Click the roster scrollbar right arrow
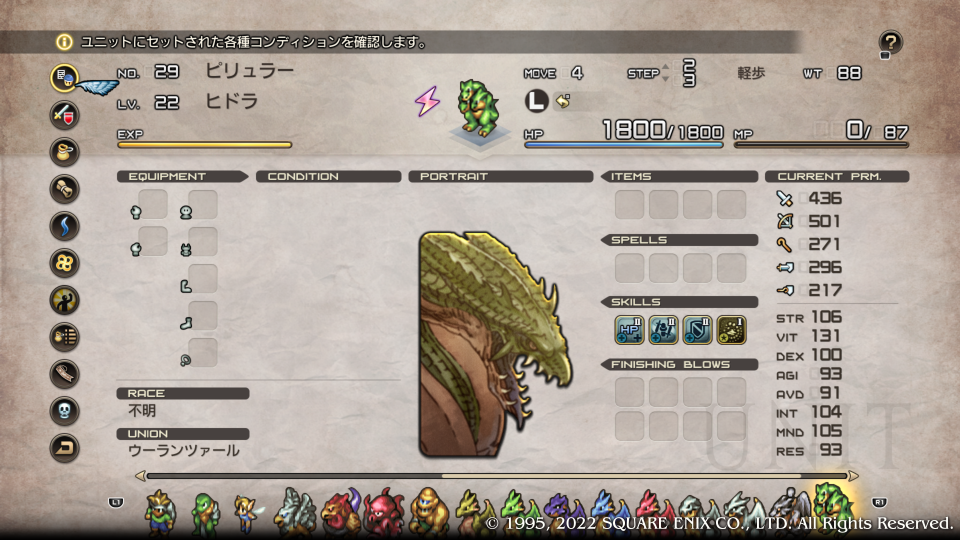Image resolution: width=960 pixels, height=540 pixels. pyautogui.click(x=853, y=476)
